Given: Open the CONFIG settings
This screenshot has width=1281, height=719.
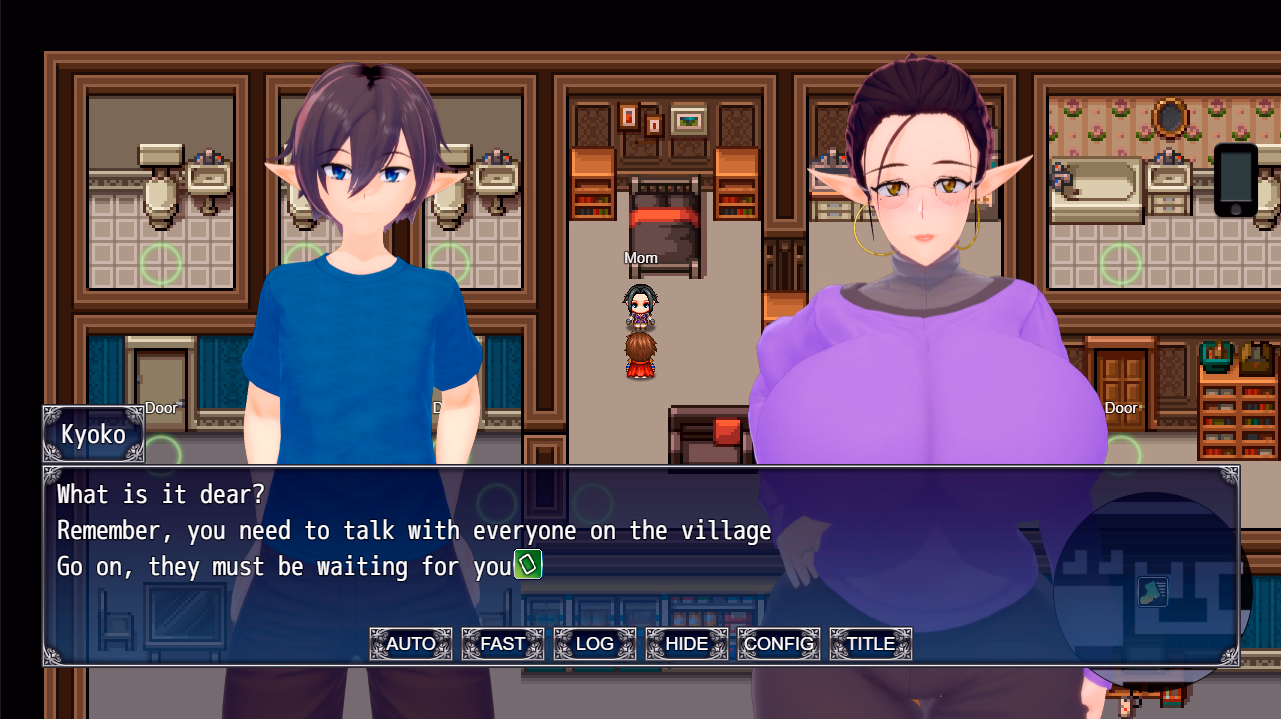Looking at the screenshot, I should 779,644.
